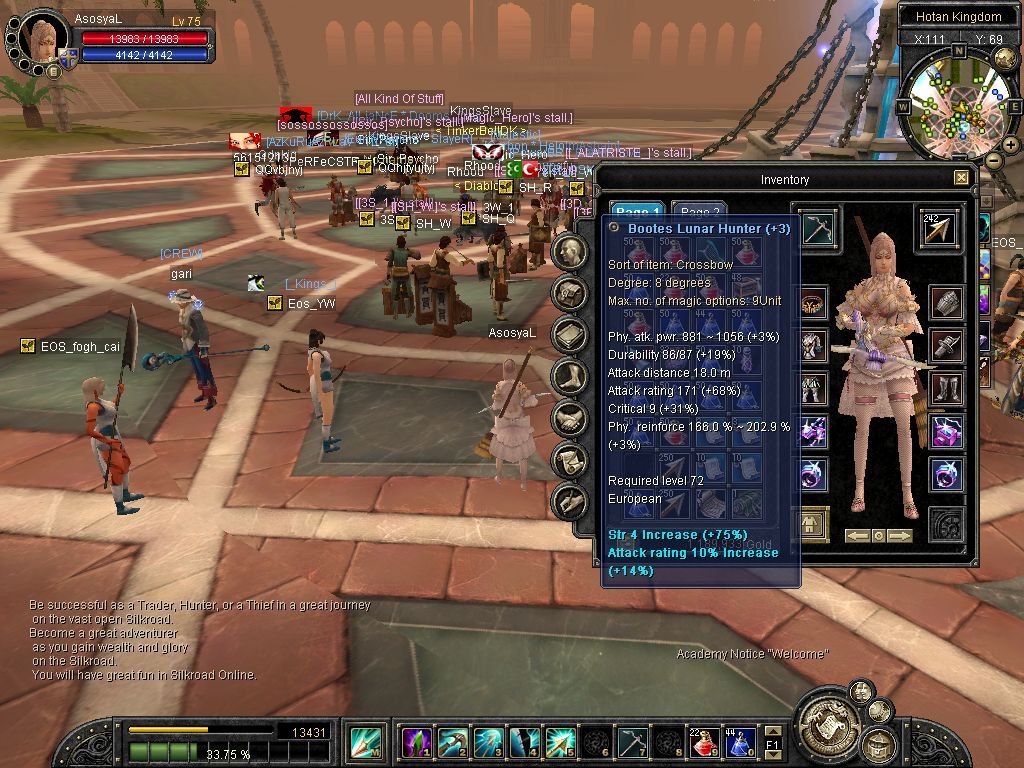1024x768 pixels.
Task: Close the Inventory window
Action: pos(961,178)
